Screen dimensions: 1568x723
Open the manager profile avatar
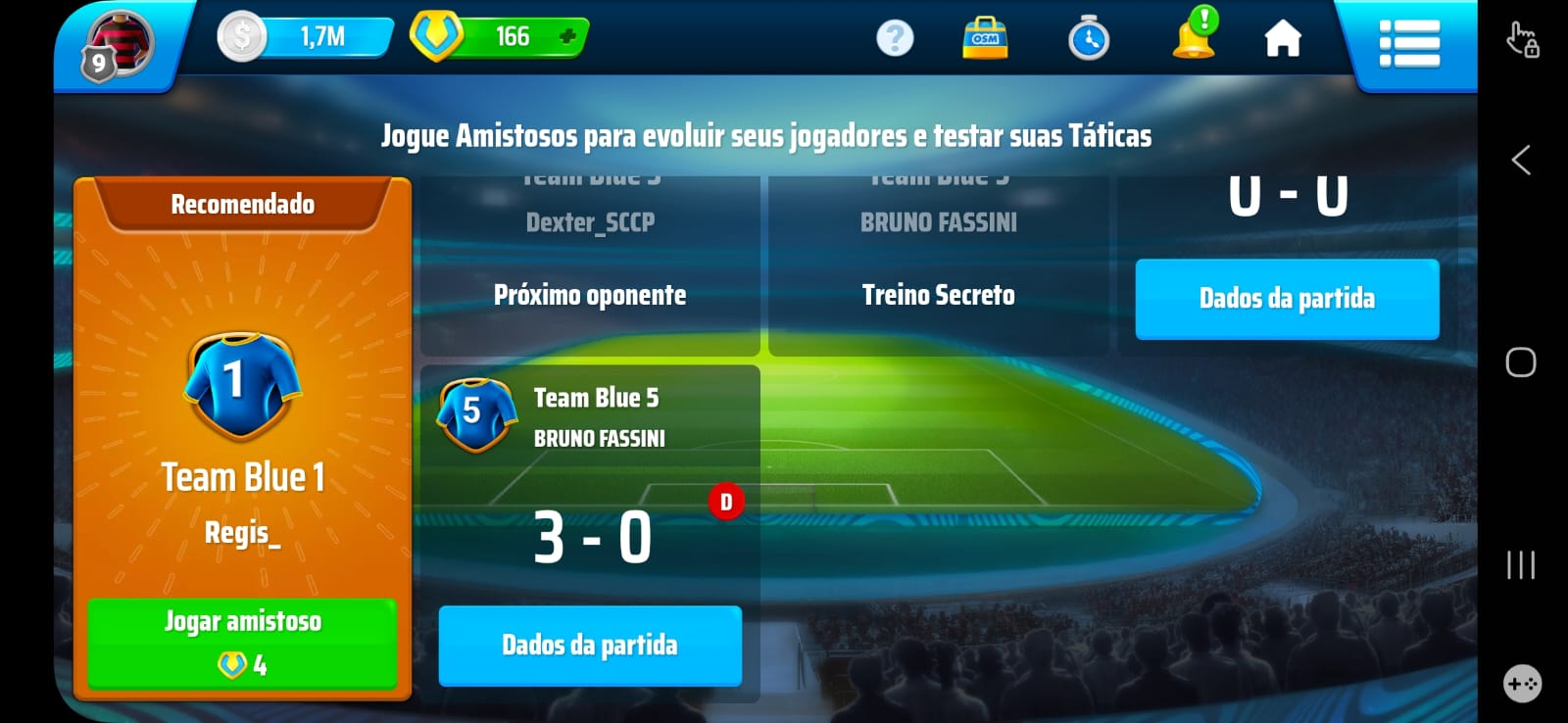[x=118, y=45]
